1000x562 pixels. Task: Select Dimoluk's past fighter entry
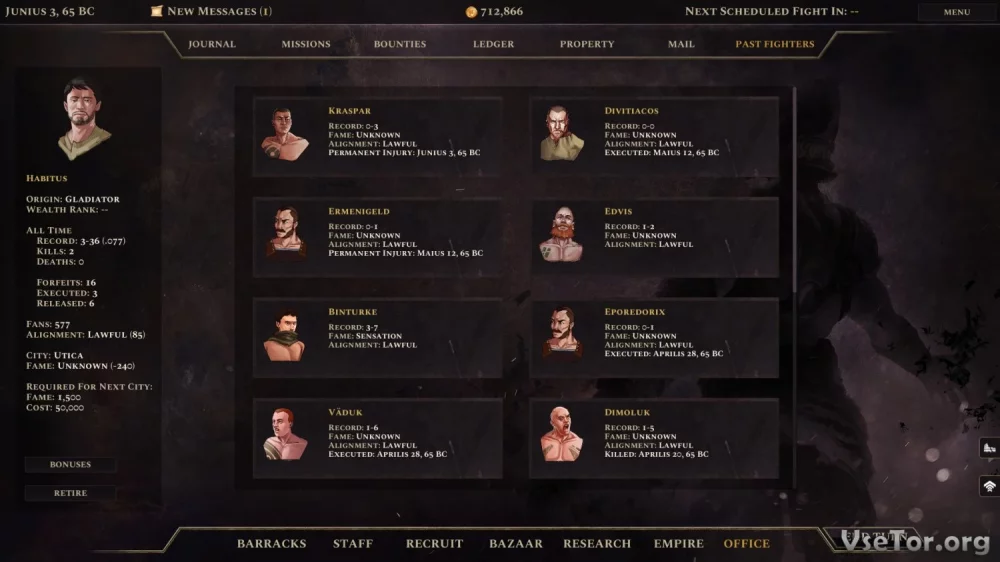654,438
